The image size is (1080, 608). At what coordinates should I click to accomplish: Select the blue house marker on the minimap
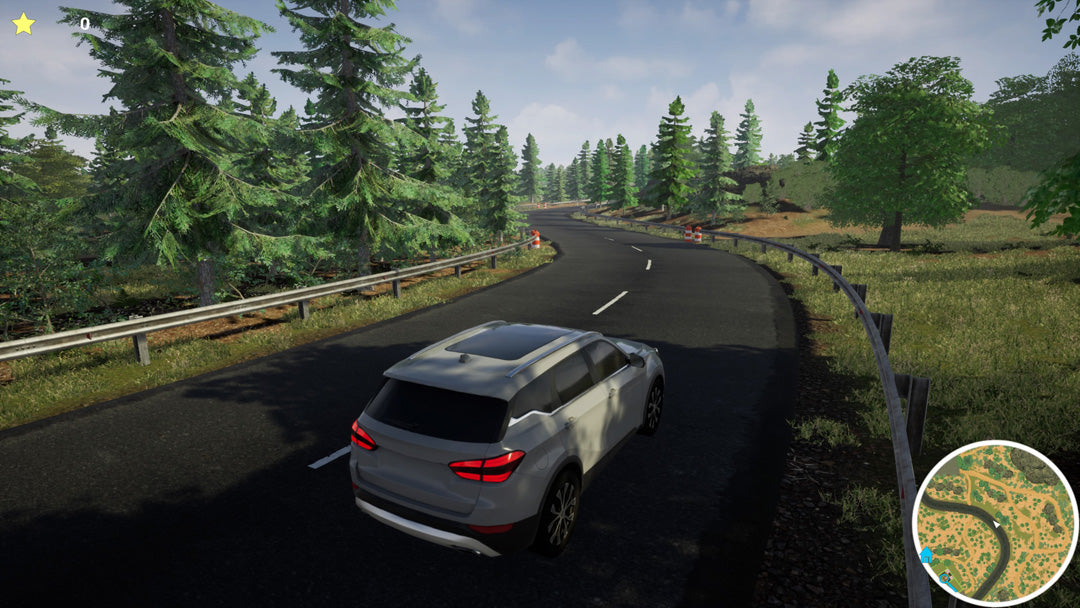tap(926, 555)
